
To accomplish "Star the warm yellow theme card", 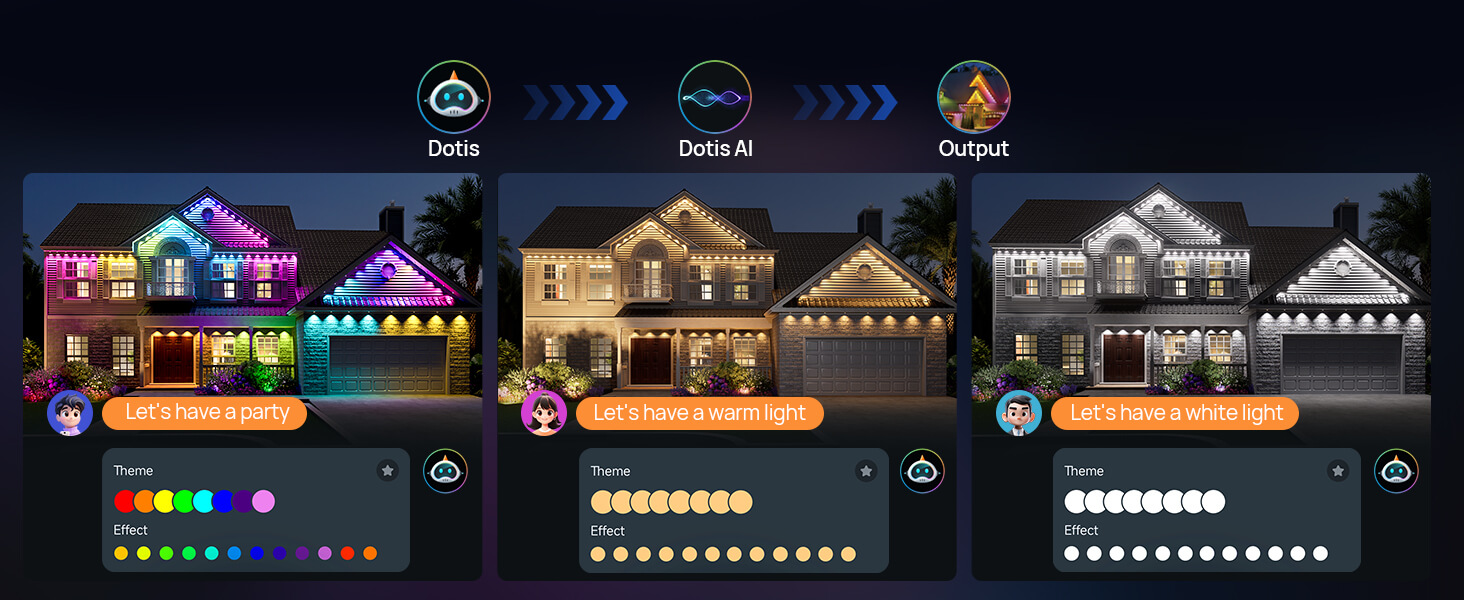I will (x=866, y=470).
